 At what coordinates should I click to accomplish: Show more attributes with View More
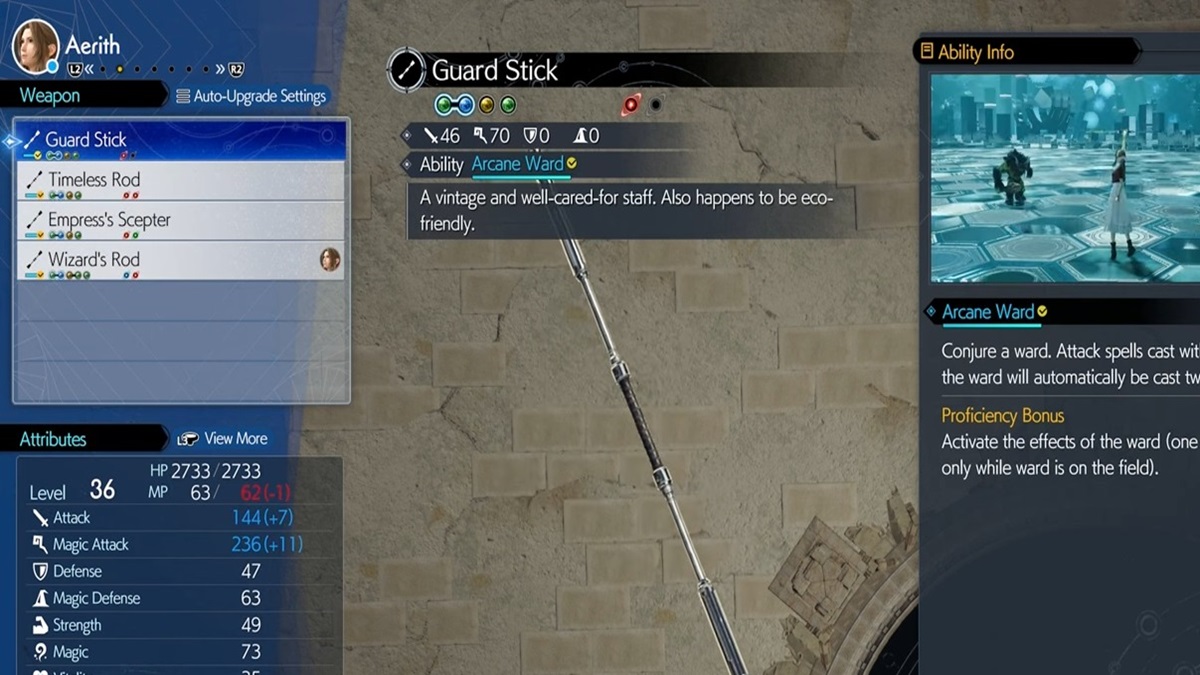click(x=222, y=439)
